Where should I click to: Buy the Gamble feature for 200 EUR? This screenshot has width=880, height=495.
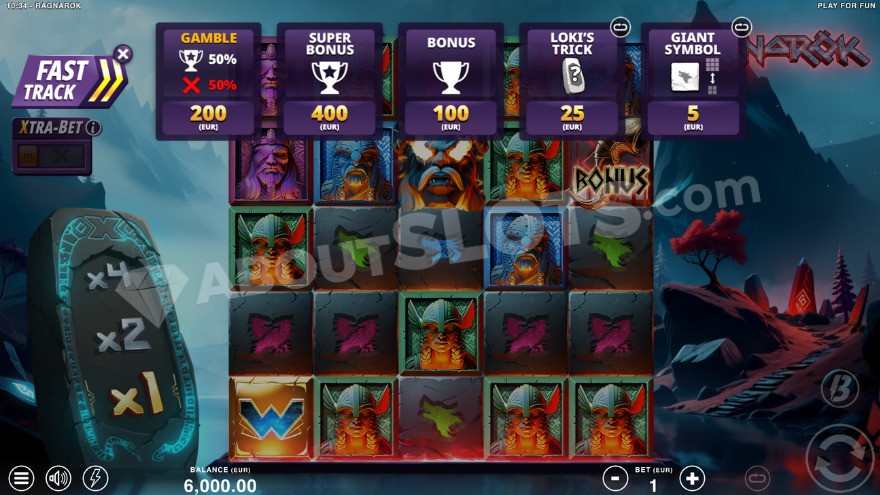208,82
